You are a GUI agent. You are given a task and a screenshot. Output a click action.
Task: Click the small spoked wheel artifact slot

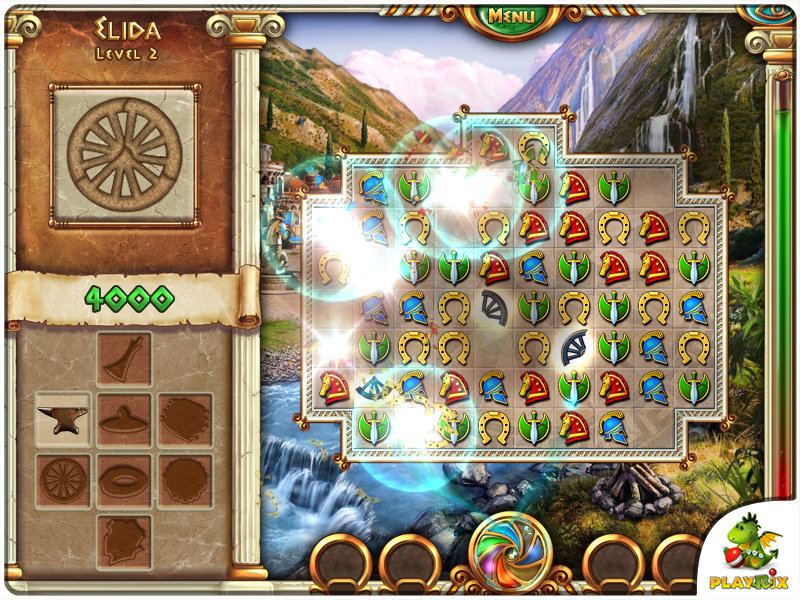62,481
